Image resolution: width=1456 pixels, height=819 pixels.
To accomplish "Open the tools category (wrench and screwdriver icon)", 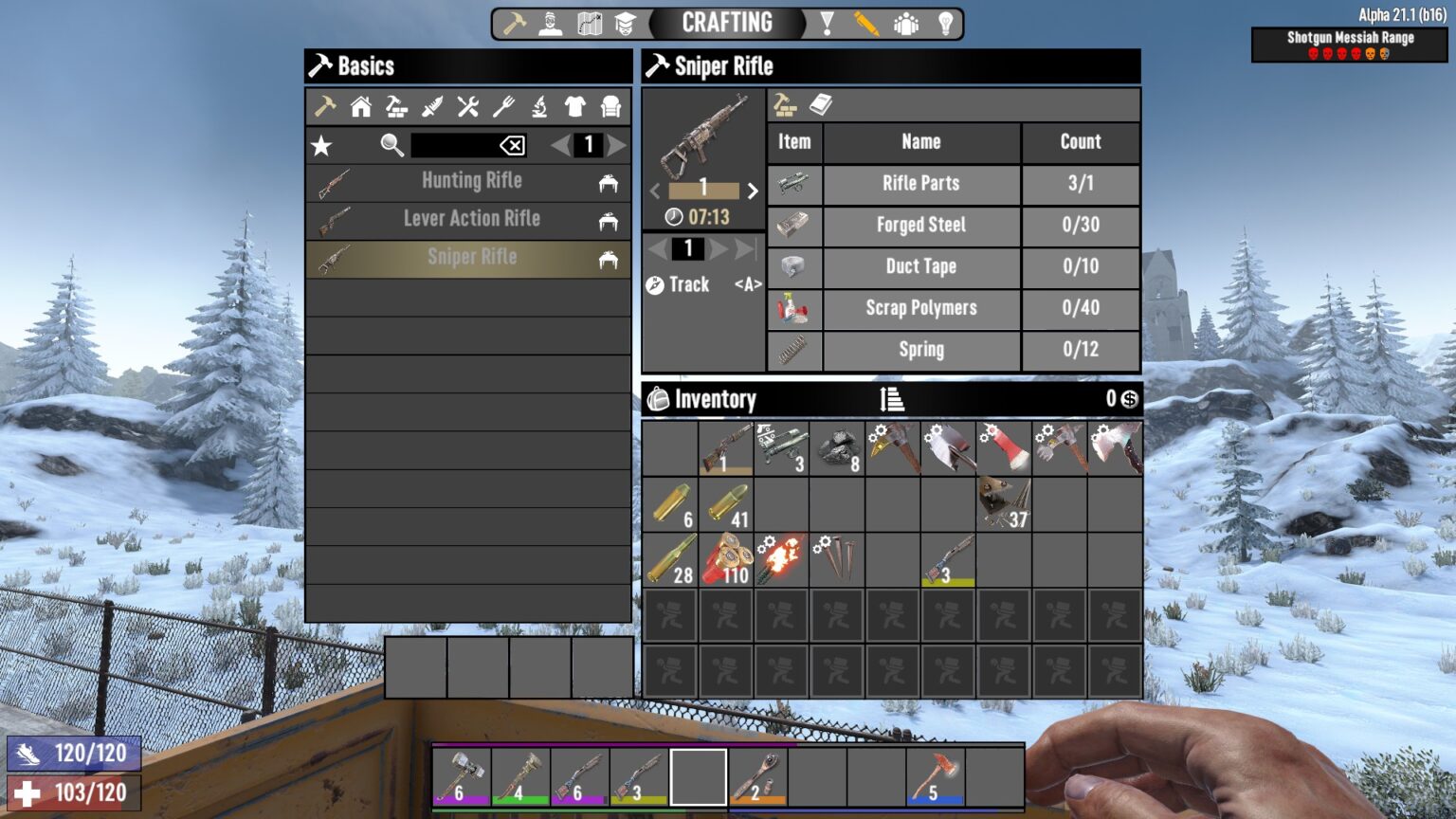I will 465,106.
